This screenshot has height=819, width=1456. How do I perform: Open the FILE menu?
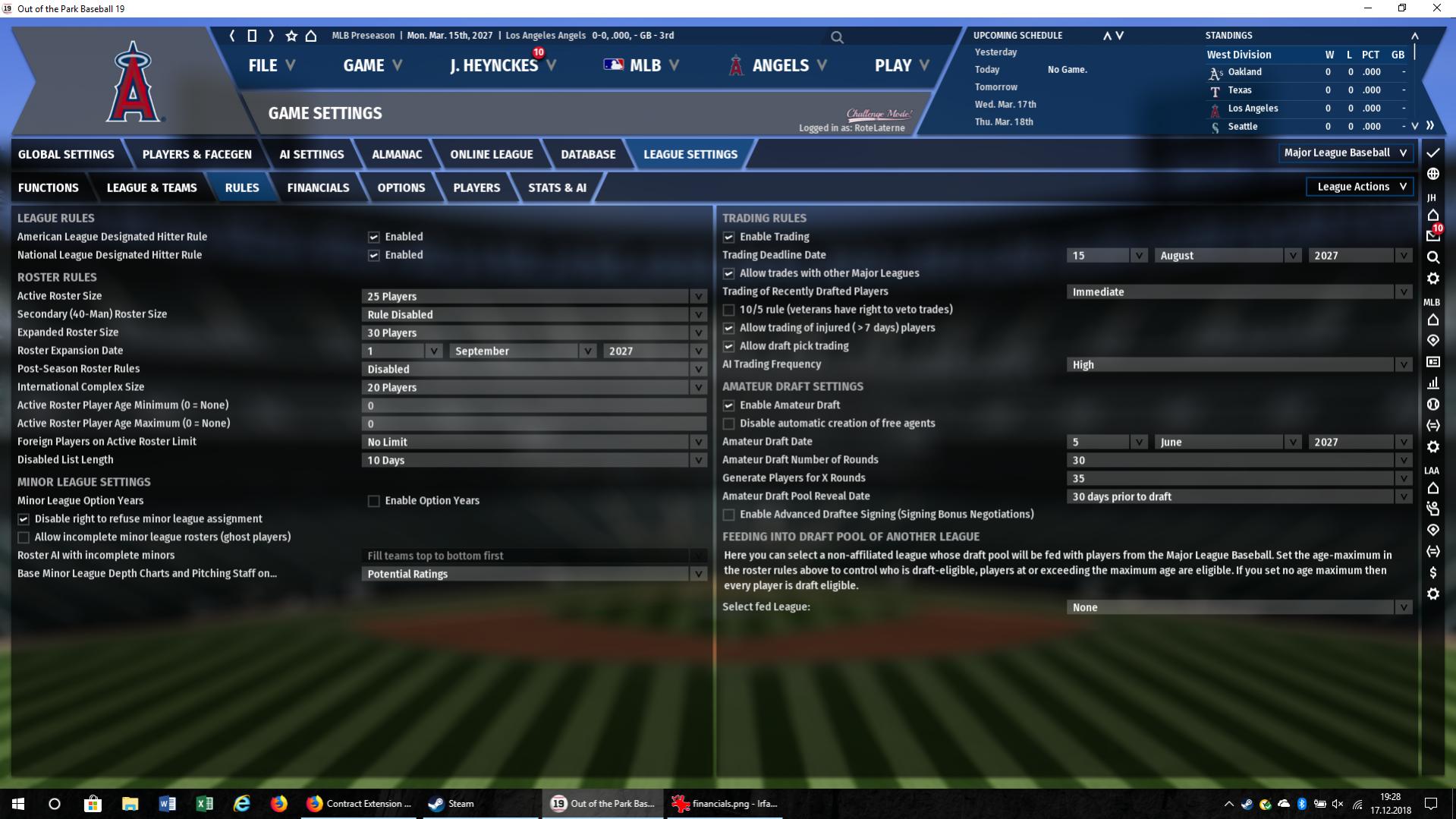point(271,65)
